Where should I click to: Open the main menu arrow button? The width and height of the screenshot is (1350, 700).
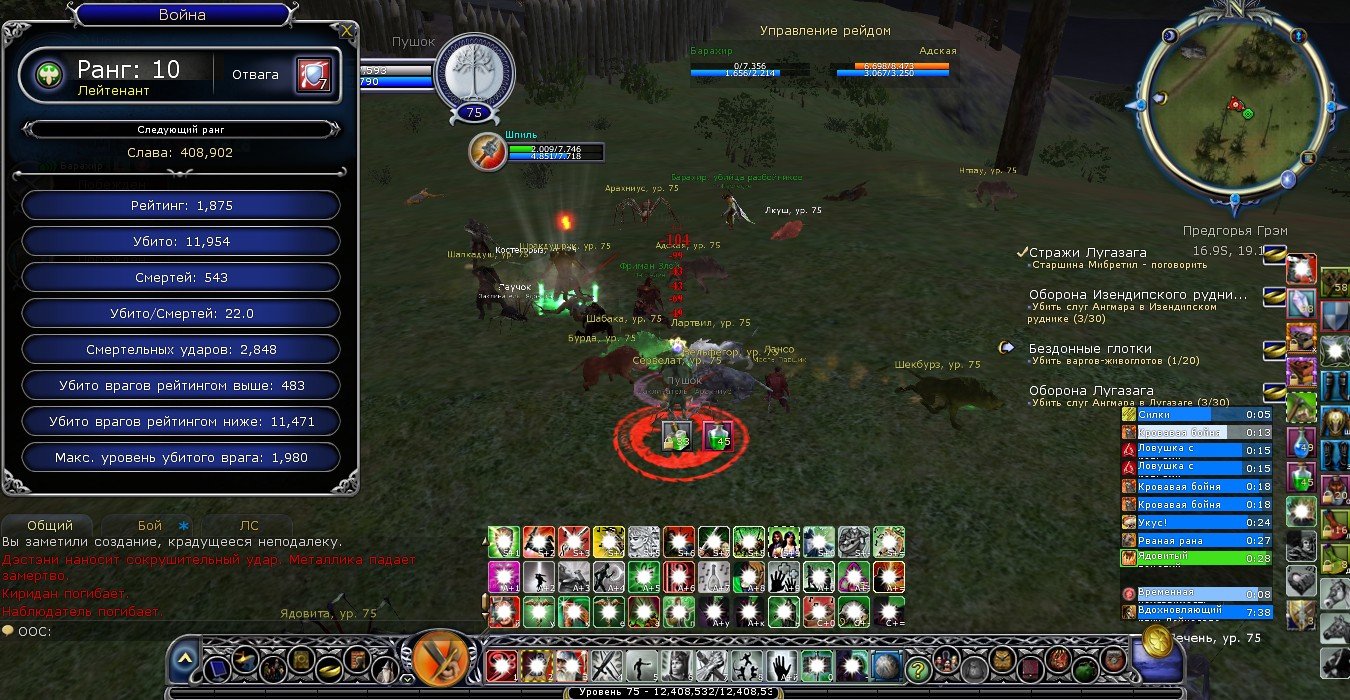(x=184, y=661)
